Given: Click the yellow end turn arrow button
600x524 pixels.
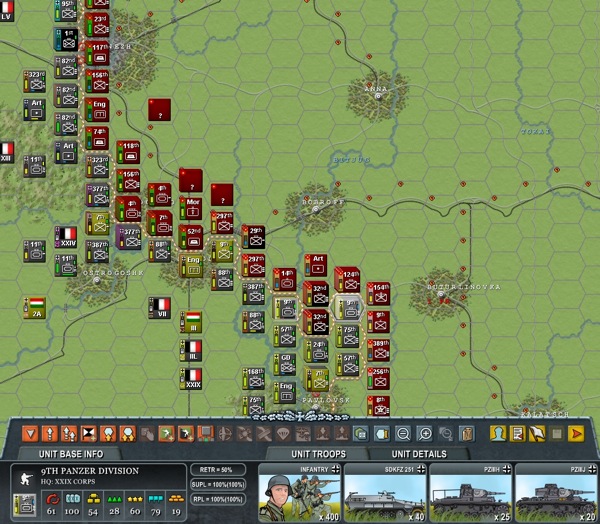Looking at the screenshot, I should click(576, 434).
